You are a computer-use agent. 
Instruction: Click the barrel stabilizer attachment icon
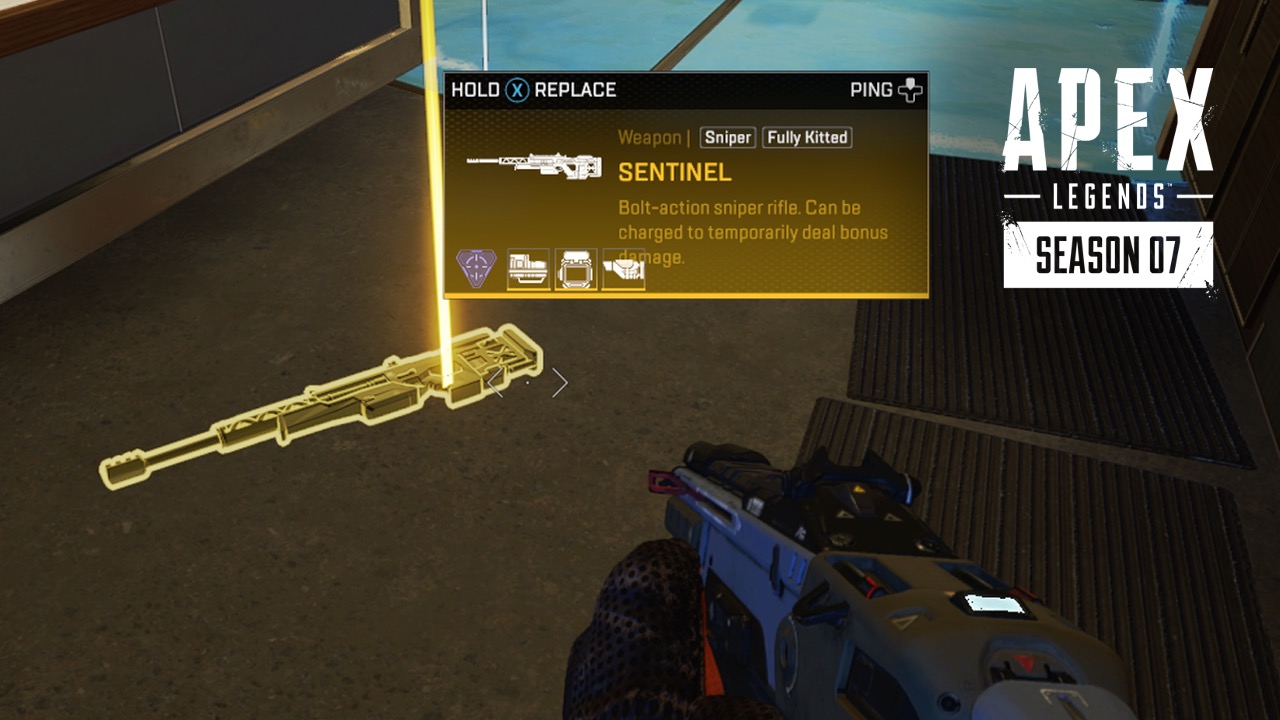click(525, 267)
